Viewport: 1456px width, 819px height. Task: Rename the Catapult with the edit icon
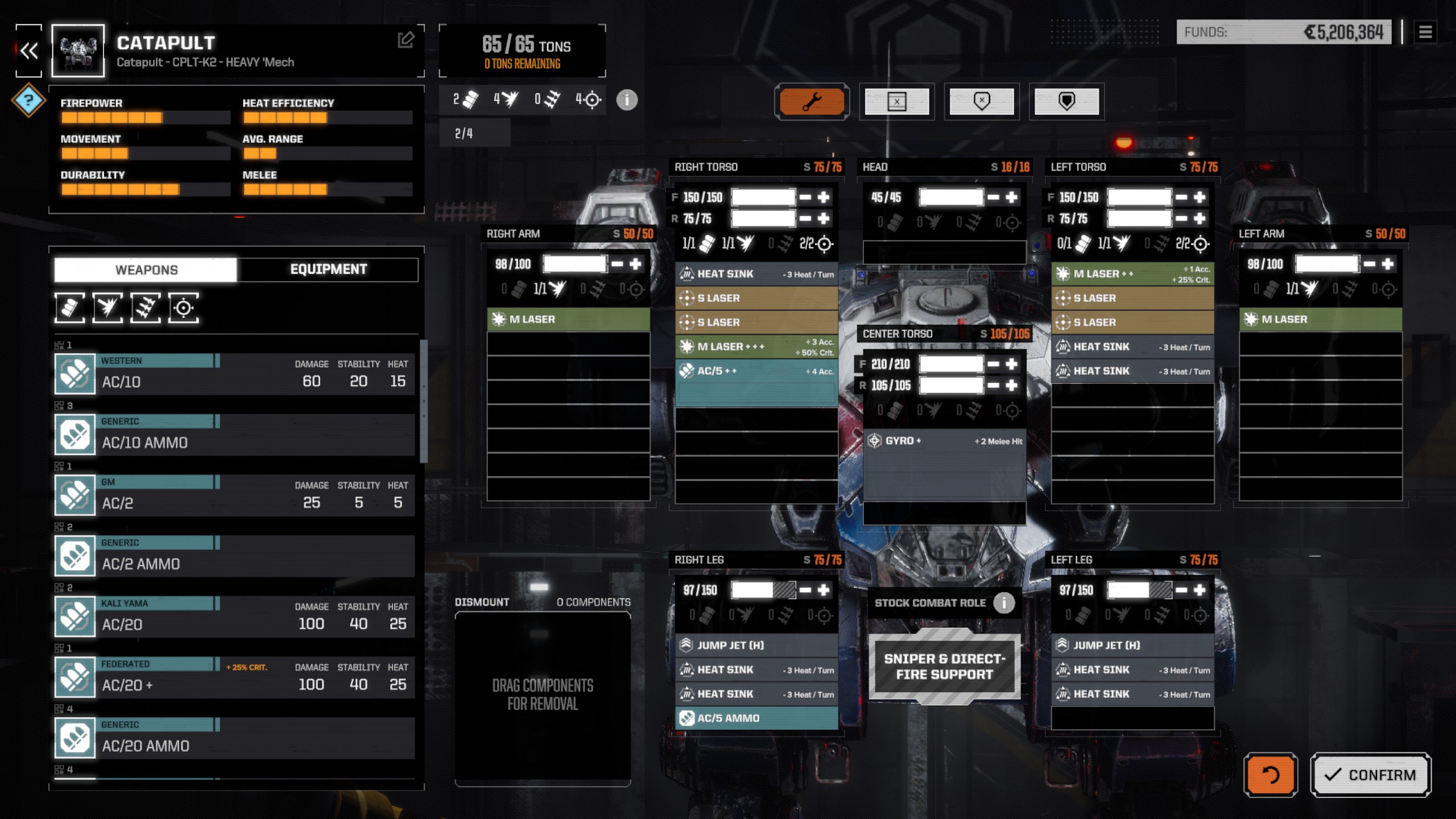point(406,40)
